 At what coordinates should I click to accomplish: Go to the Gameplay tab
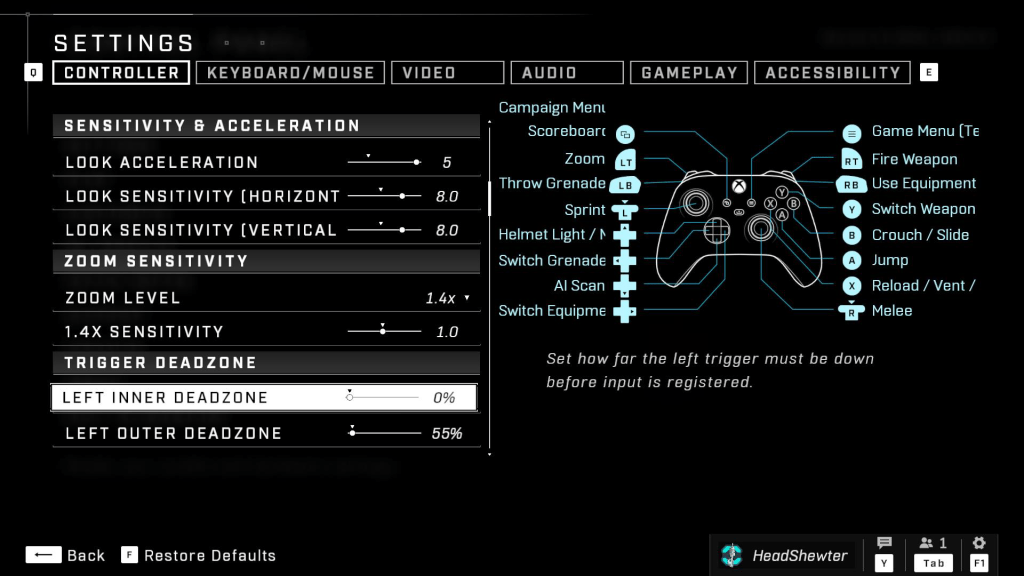click(689, 73)
